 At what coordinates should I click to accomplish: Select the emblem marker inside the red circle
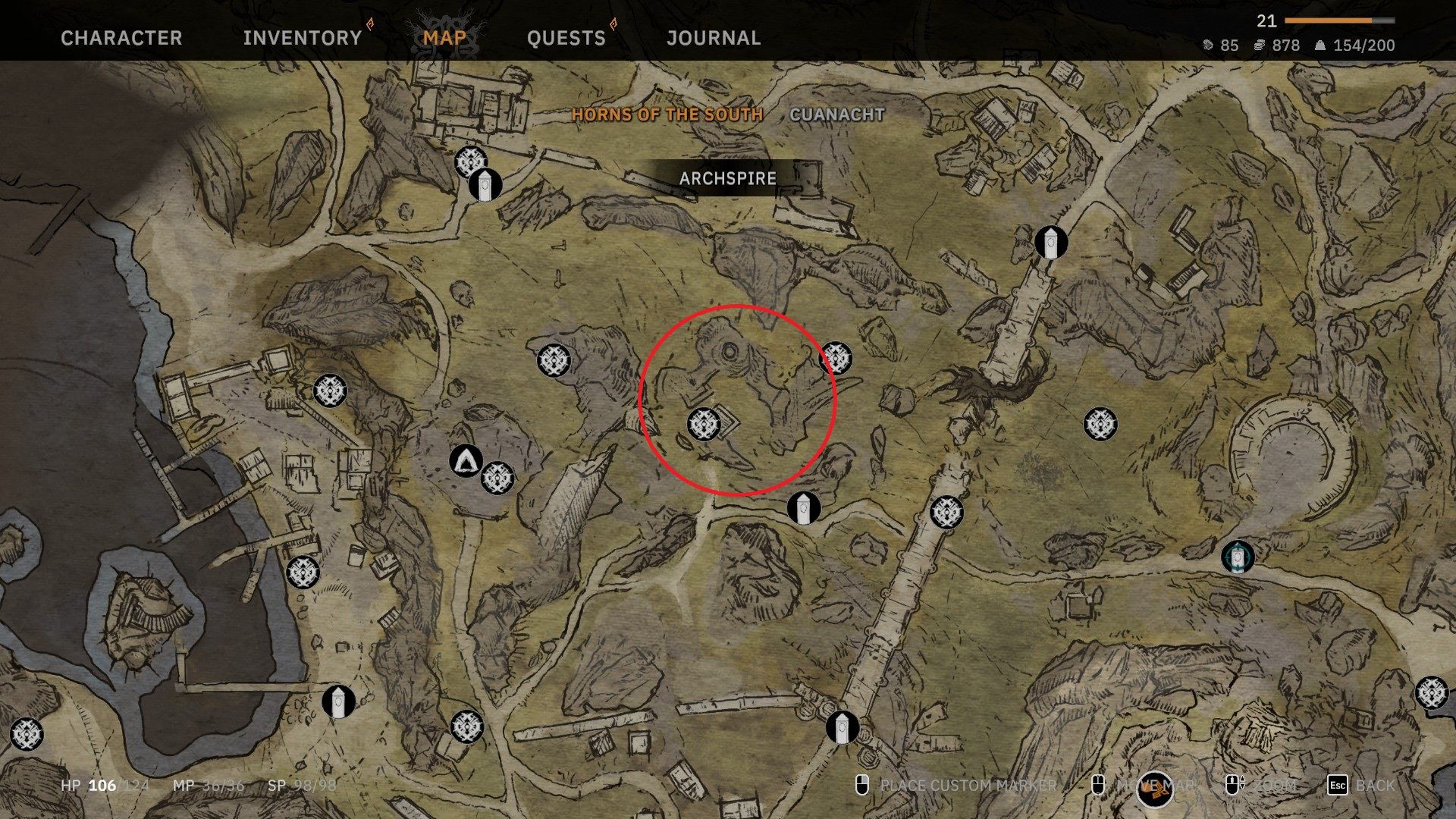coord(704,424)
